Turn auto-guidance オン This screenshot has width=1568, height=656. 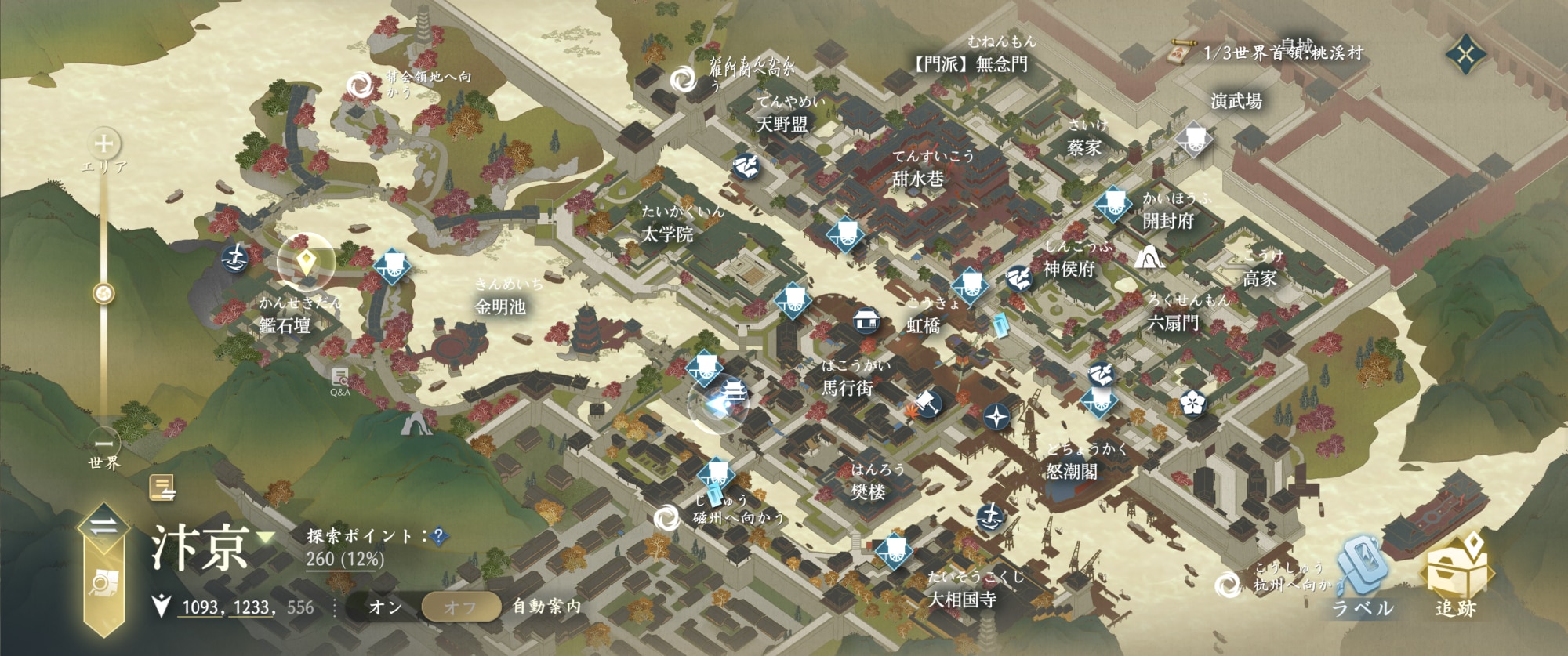click(385, 607)
